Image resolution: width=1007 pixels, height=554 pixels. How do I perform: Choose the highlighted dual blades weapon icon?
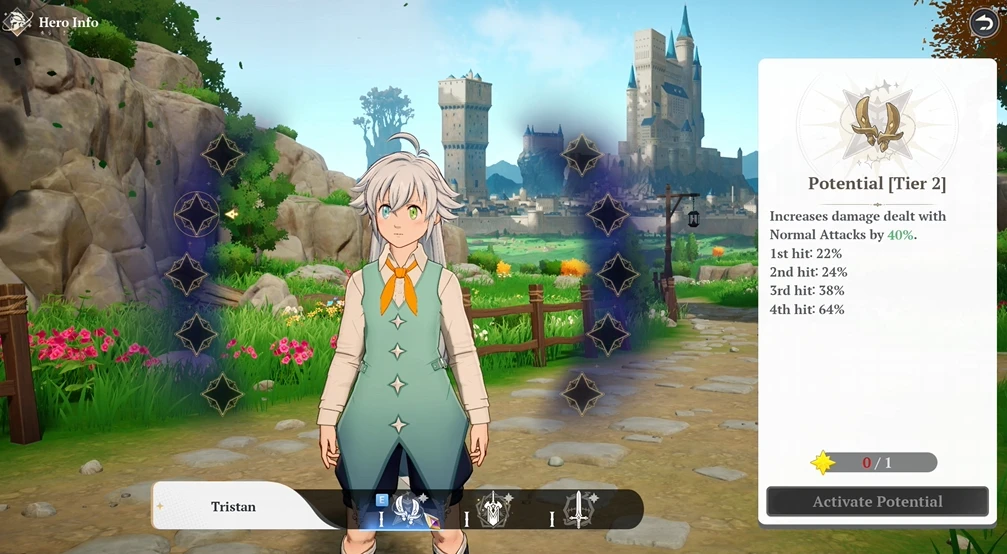pyautogui.click(x=406, y=510)
